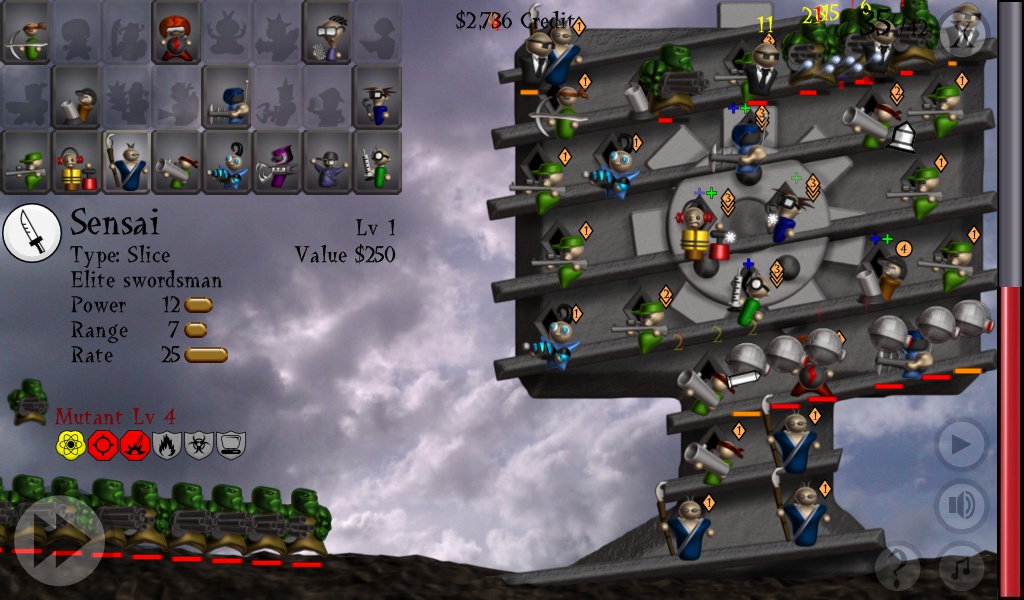The width and height of the screenshot is (1024, 600).
Task: Click the play button on the right
Action: pyautogui.click(x=961, y=445)
